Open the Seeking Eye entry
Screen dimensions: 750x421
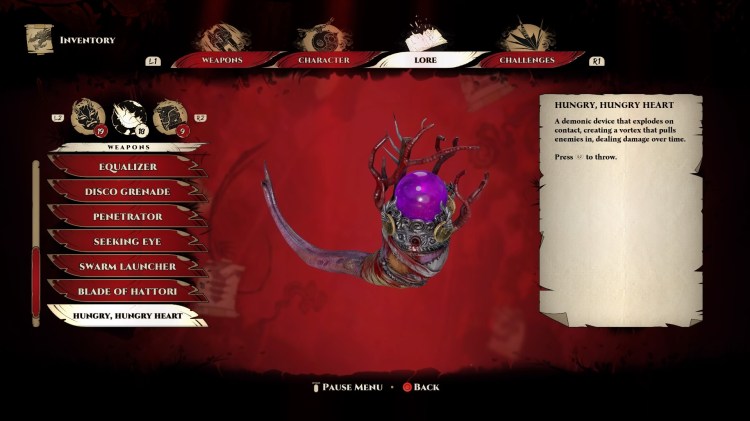coord(127,242)
